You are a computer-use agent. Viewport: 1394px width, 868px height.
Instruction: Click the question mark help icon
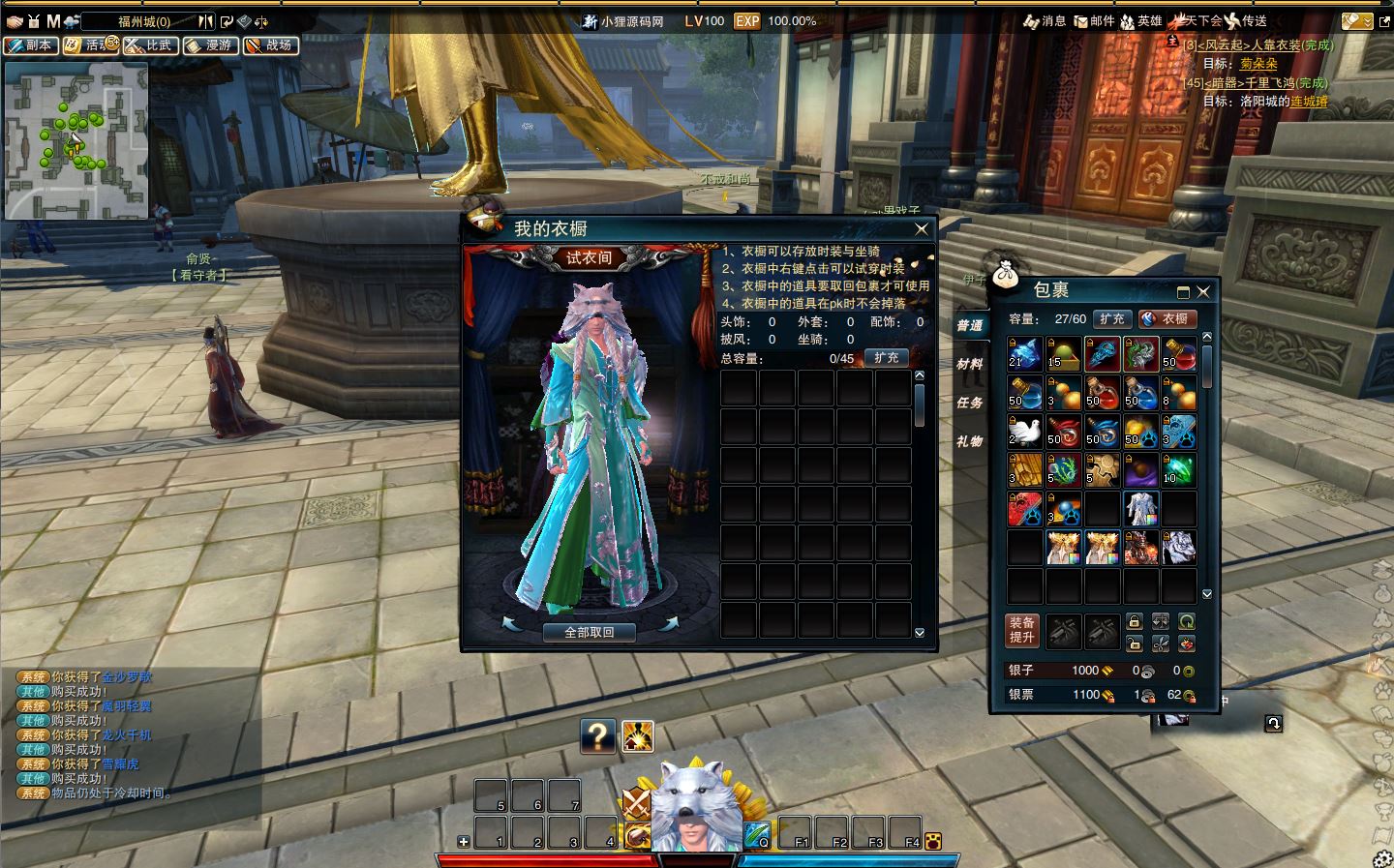(598, 736)
